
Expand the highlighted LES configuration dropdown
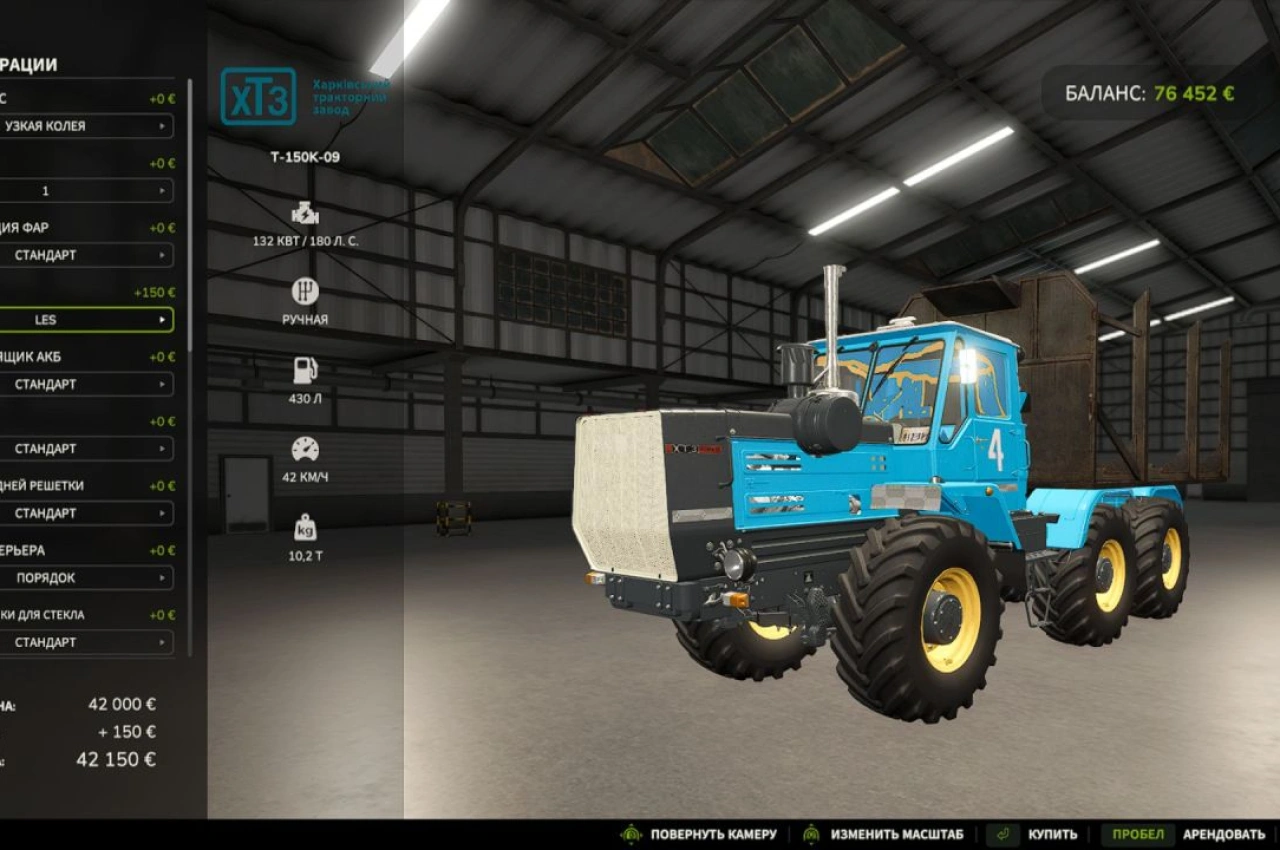87,319
